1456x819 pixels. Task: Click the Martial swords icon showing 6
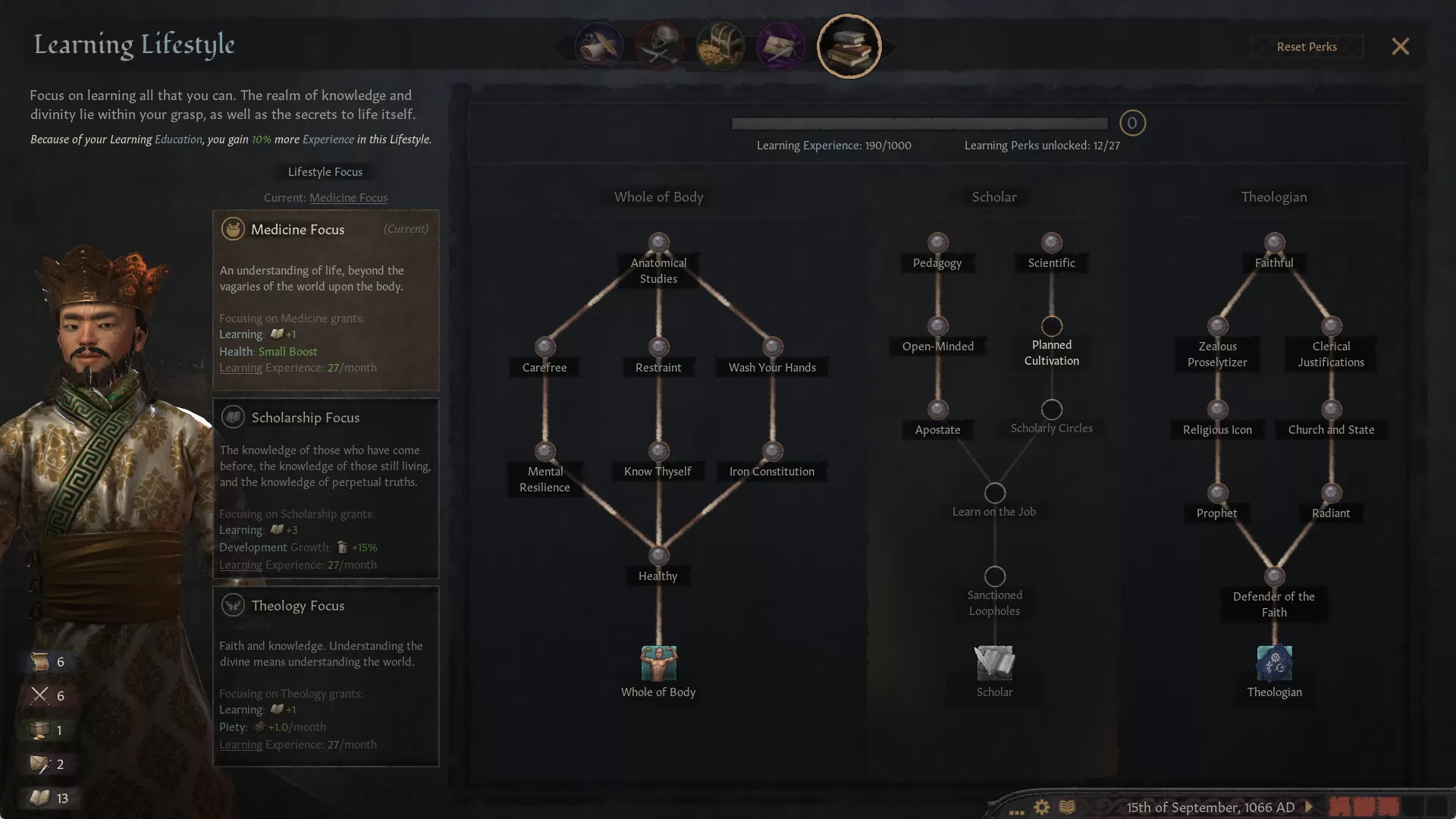[39, 695]
